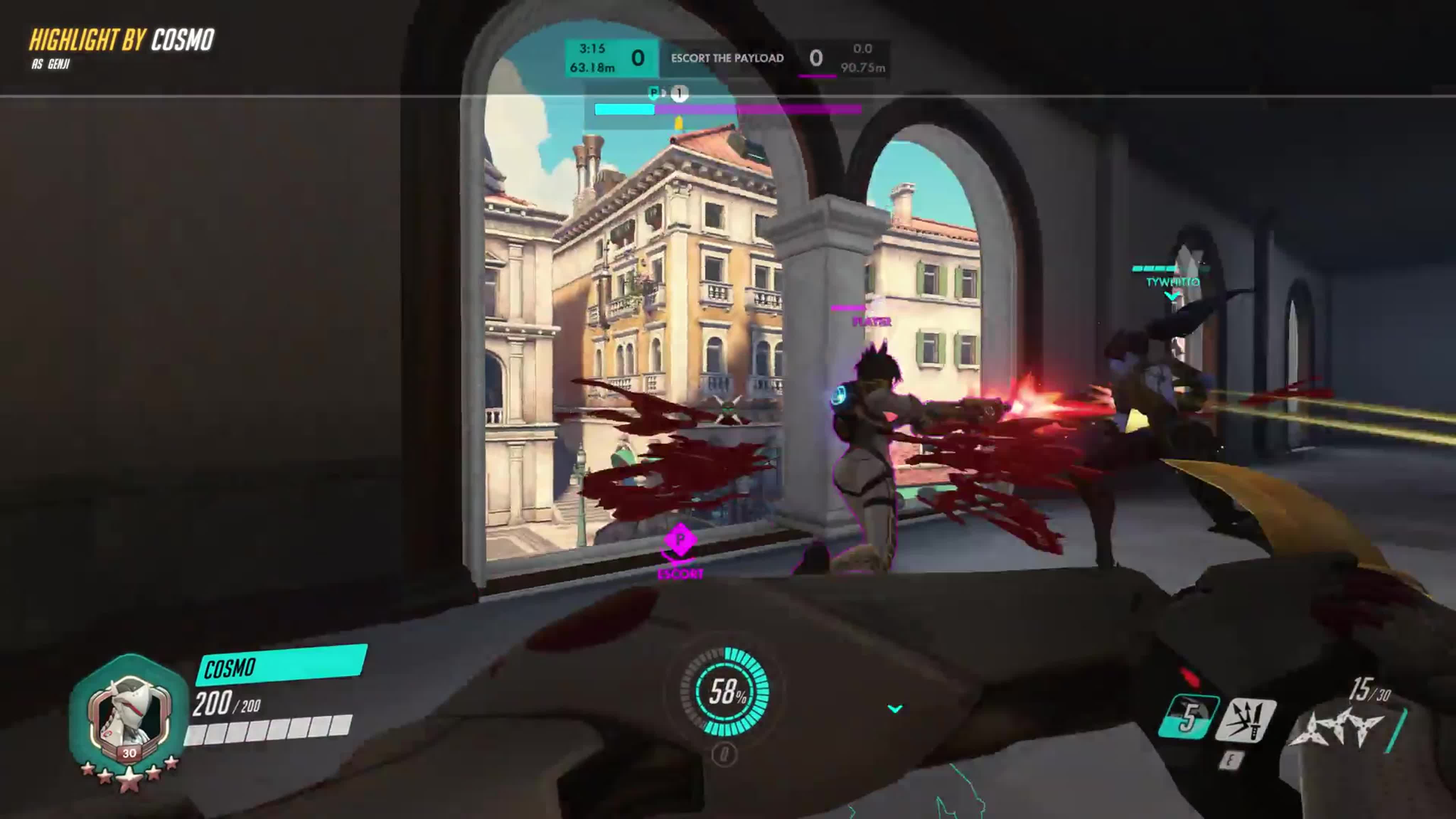Click the payload progress track bar
This screenshot has width=1456, height=819.
(728, 109)
